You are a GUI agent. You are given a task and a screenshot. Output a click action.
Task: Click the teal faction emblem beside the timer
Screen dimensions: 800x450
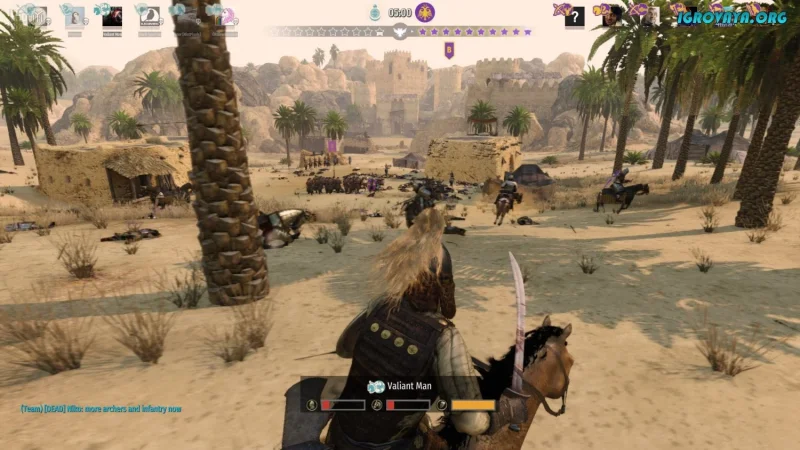tap(374, 13)
